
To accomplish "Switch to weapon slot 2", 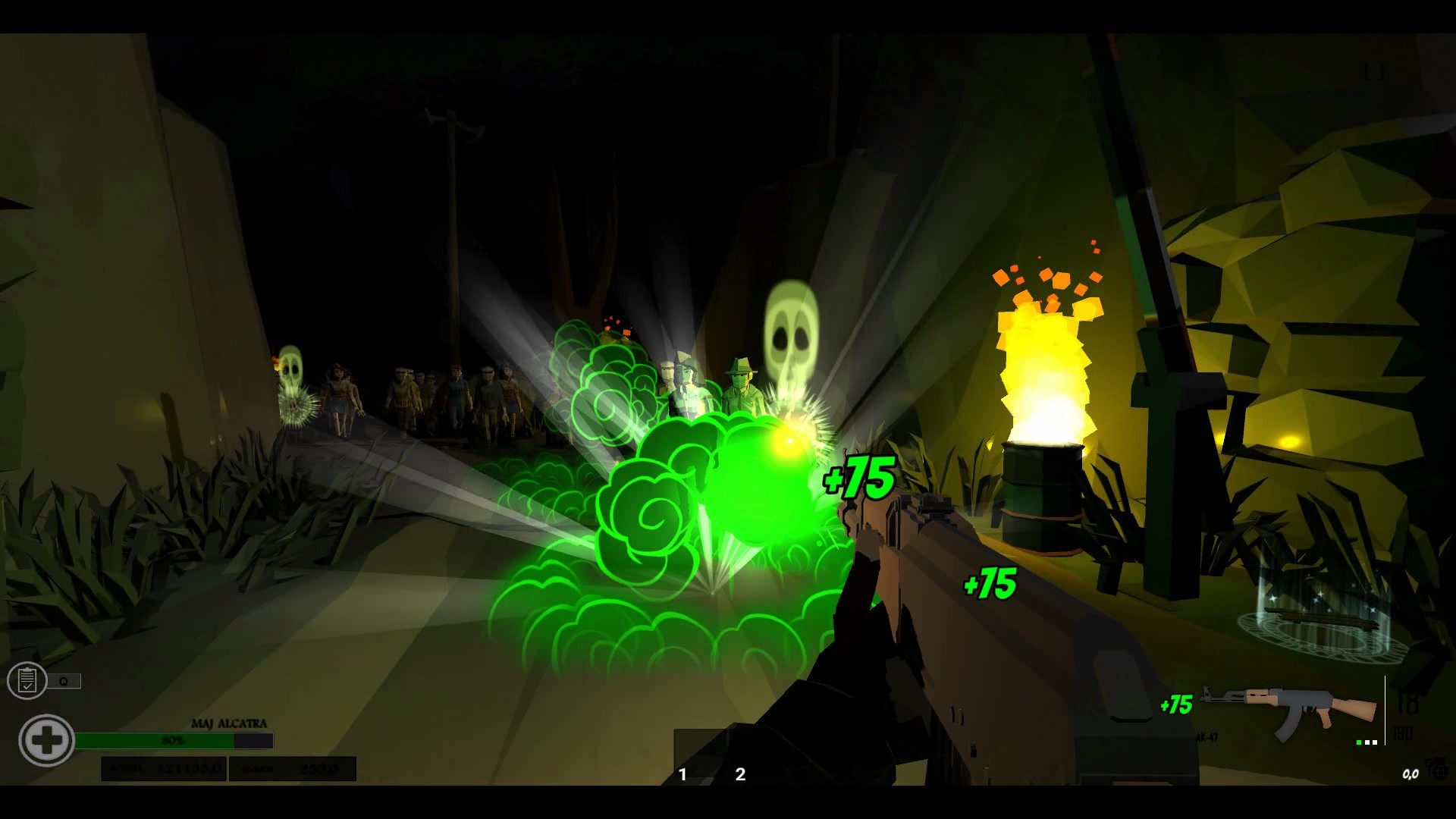I will tap(739, 774).
